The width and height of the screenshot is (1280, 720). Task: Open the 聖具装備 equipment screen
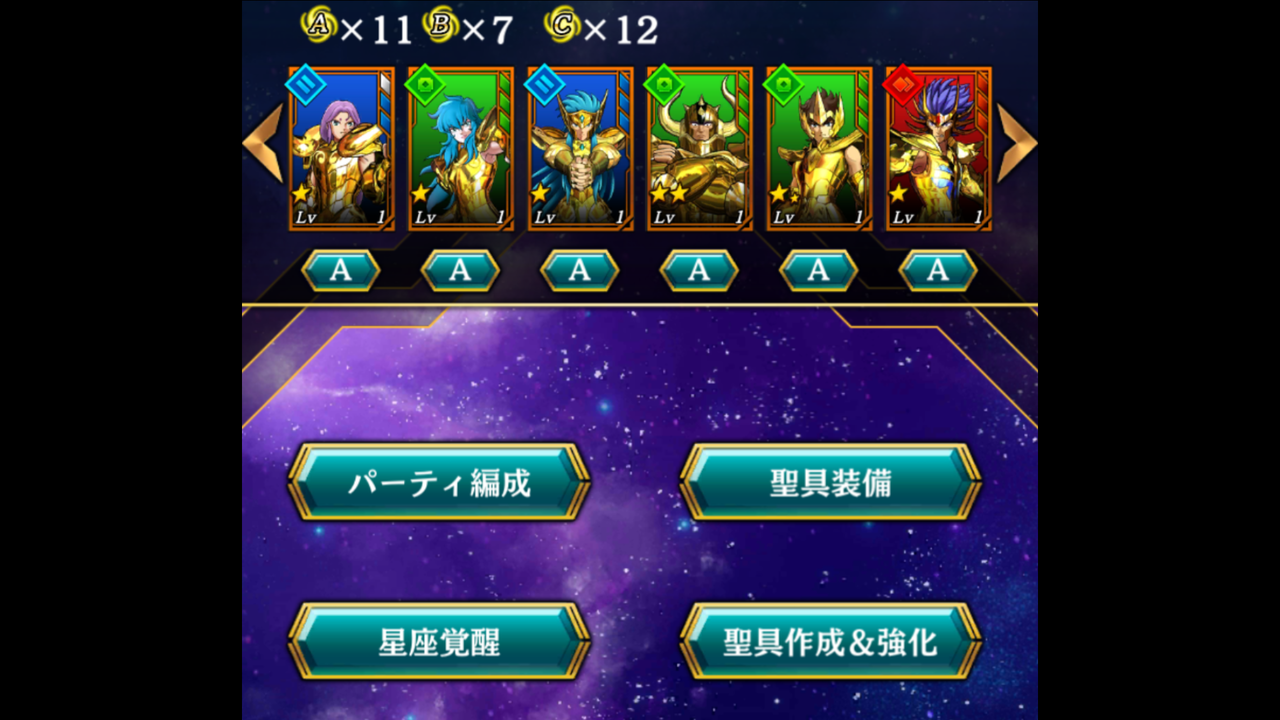coord(832,481)
